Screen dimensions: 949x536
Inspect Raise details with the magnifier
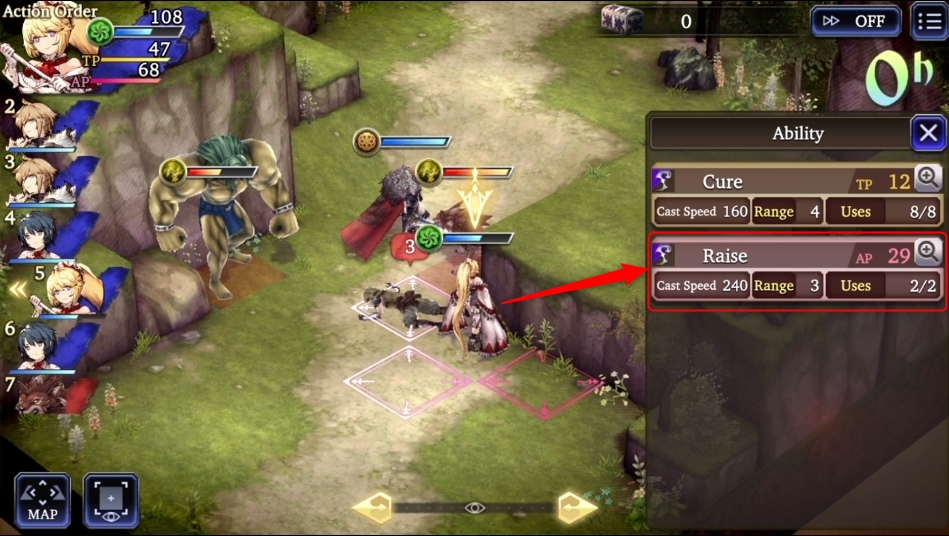pyautogui.click(x=928, y=253)
